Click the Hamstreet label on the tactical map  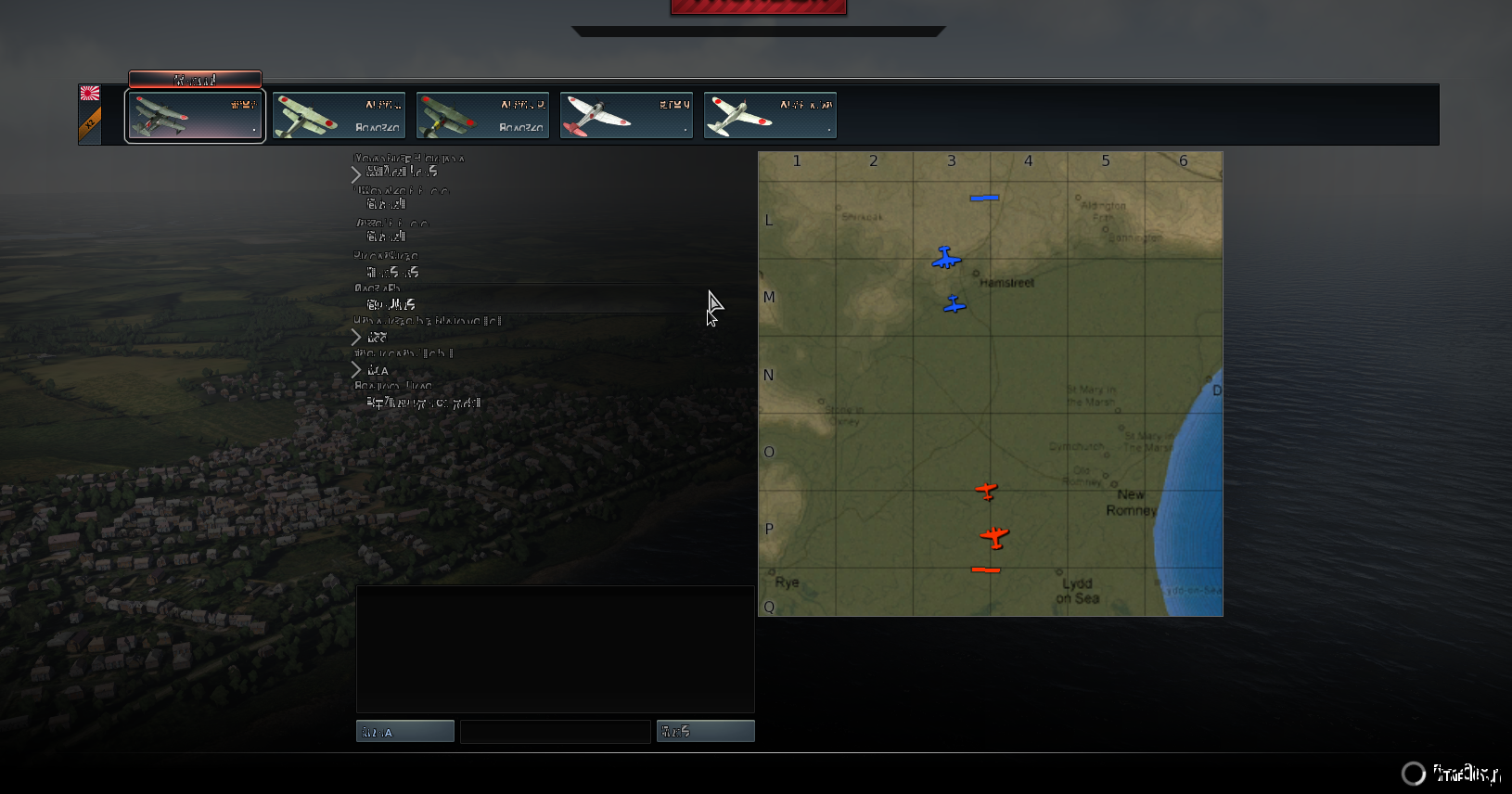tap(1006, 283)
